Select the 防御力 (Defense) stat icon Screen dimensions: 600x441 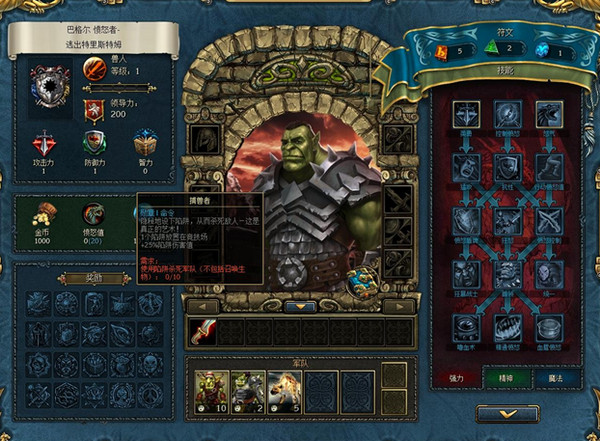95,148
